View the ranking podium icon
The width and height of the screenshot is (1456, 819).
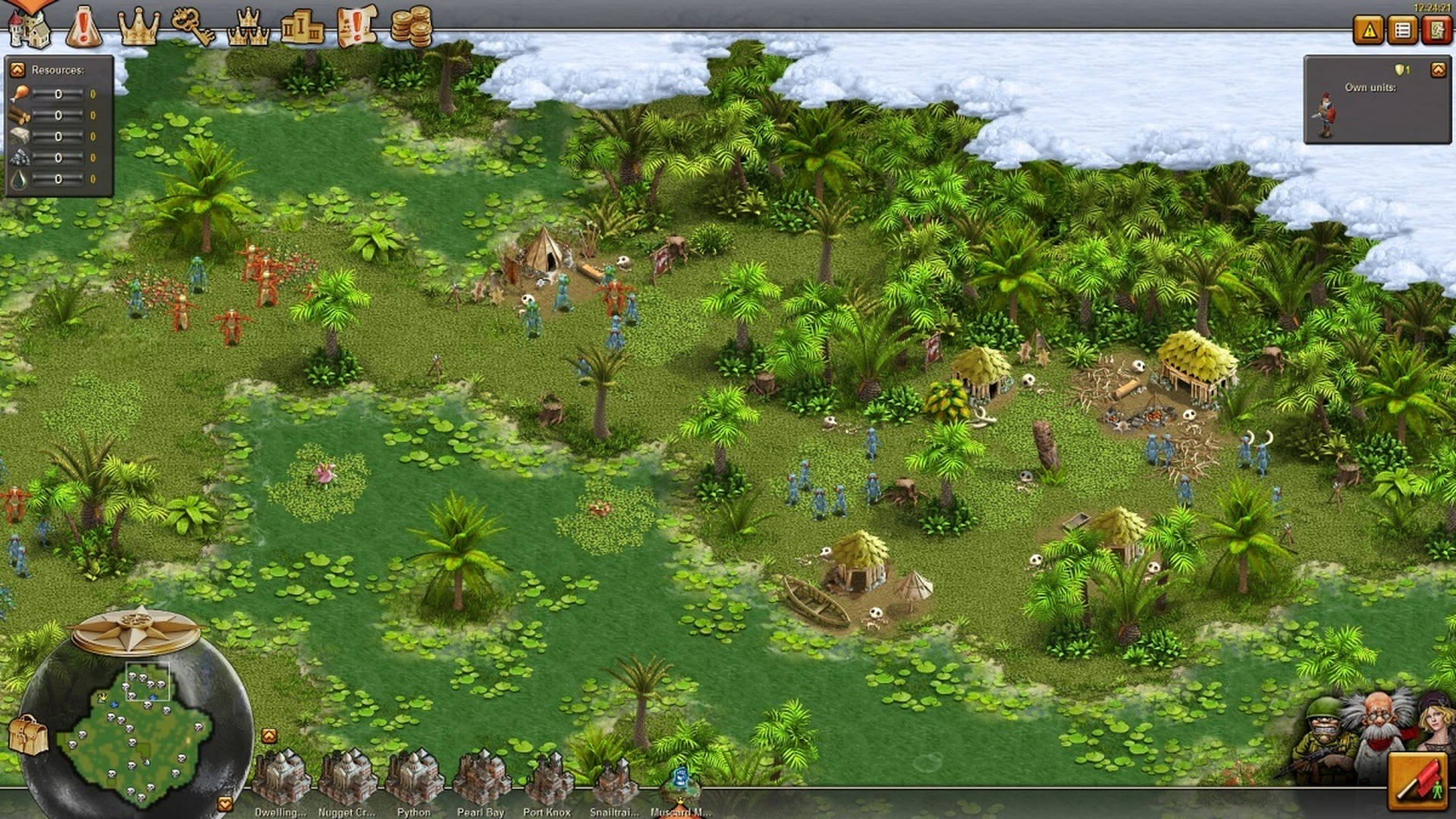tap(303, 25)
